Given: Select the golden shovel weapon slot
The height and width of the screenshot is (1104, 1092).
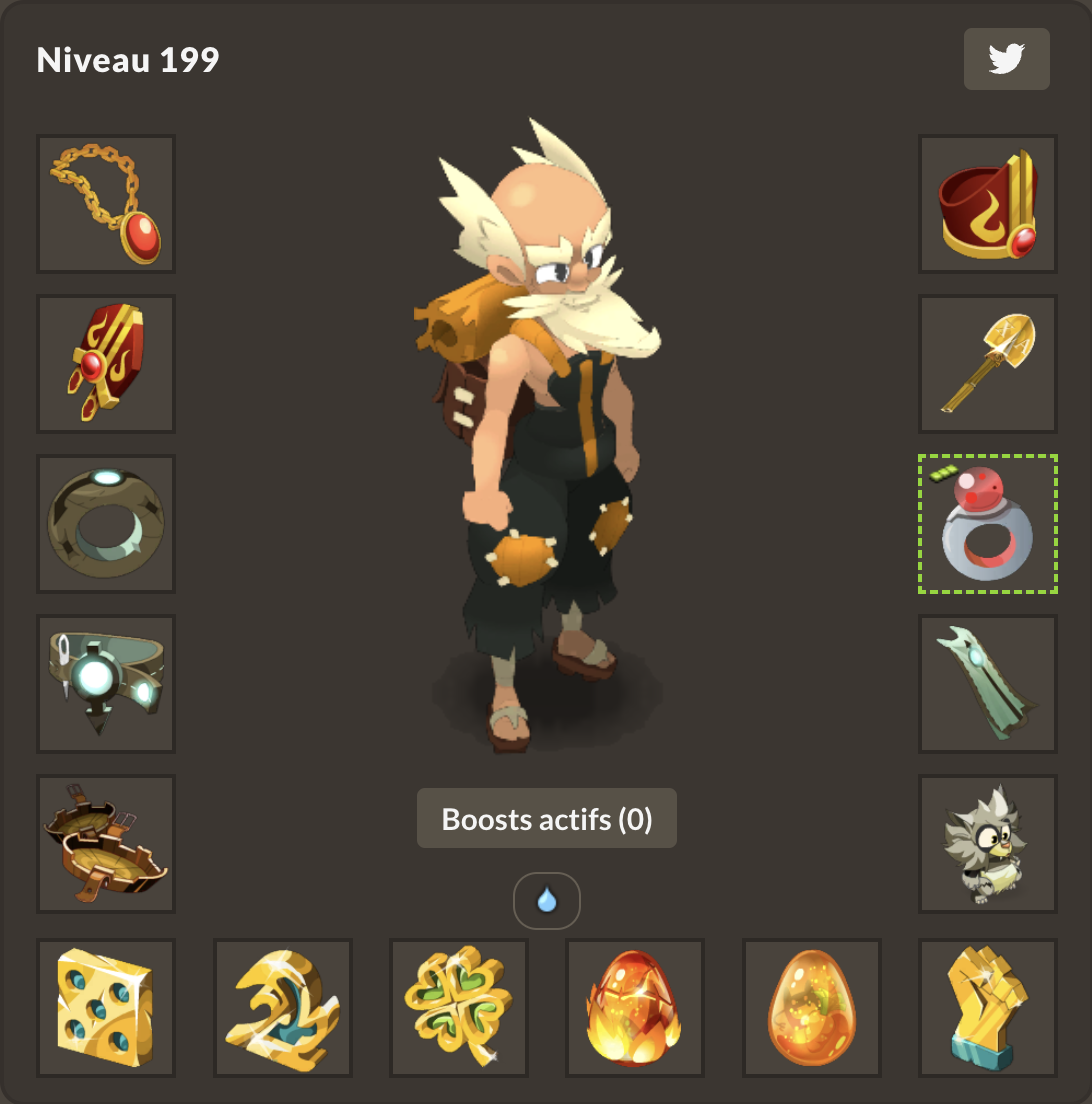Looking at the screenshot, I should [x=988, y=364].
